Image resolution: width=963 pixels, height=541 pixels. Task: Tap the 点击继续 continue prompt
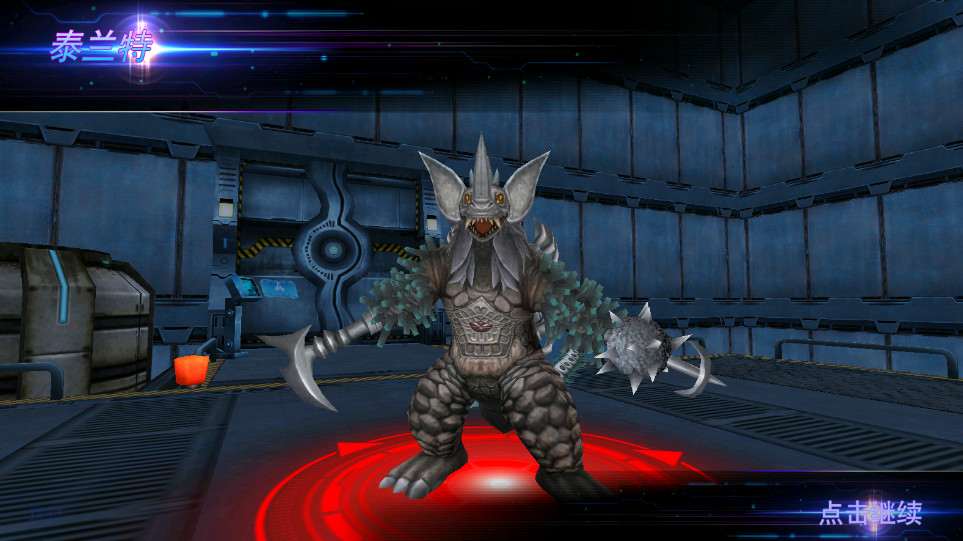click(870, 513)
